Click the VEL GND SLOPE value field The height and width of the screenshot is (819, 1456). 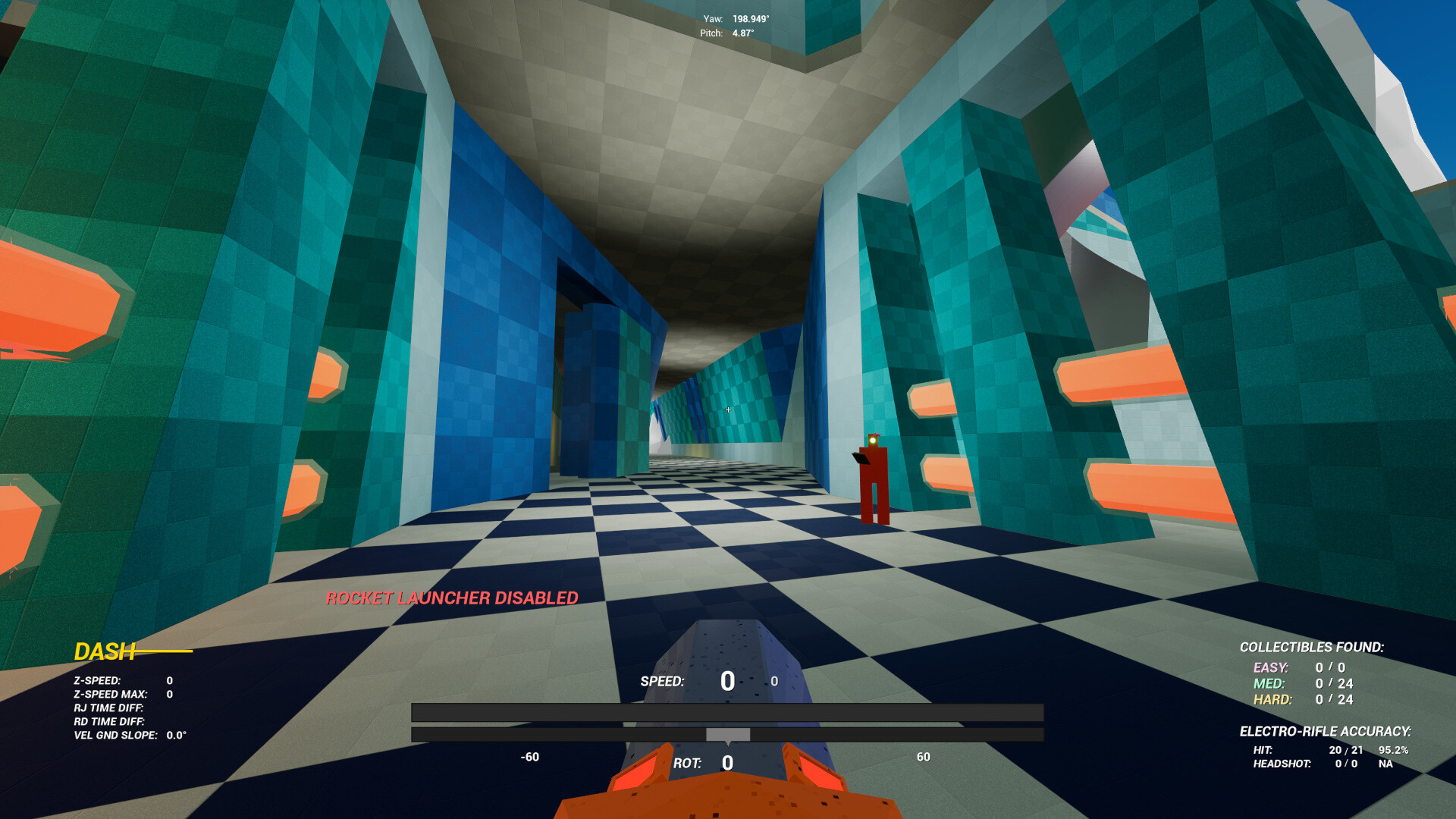pyautogui.click(x=177, y=735)
